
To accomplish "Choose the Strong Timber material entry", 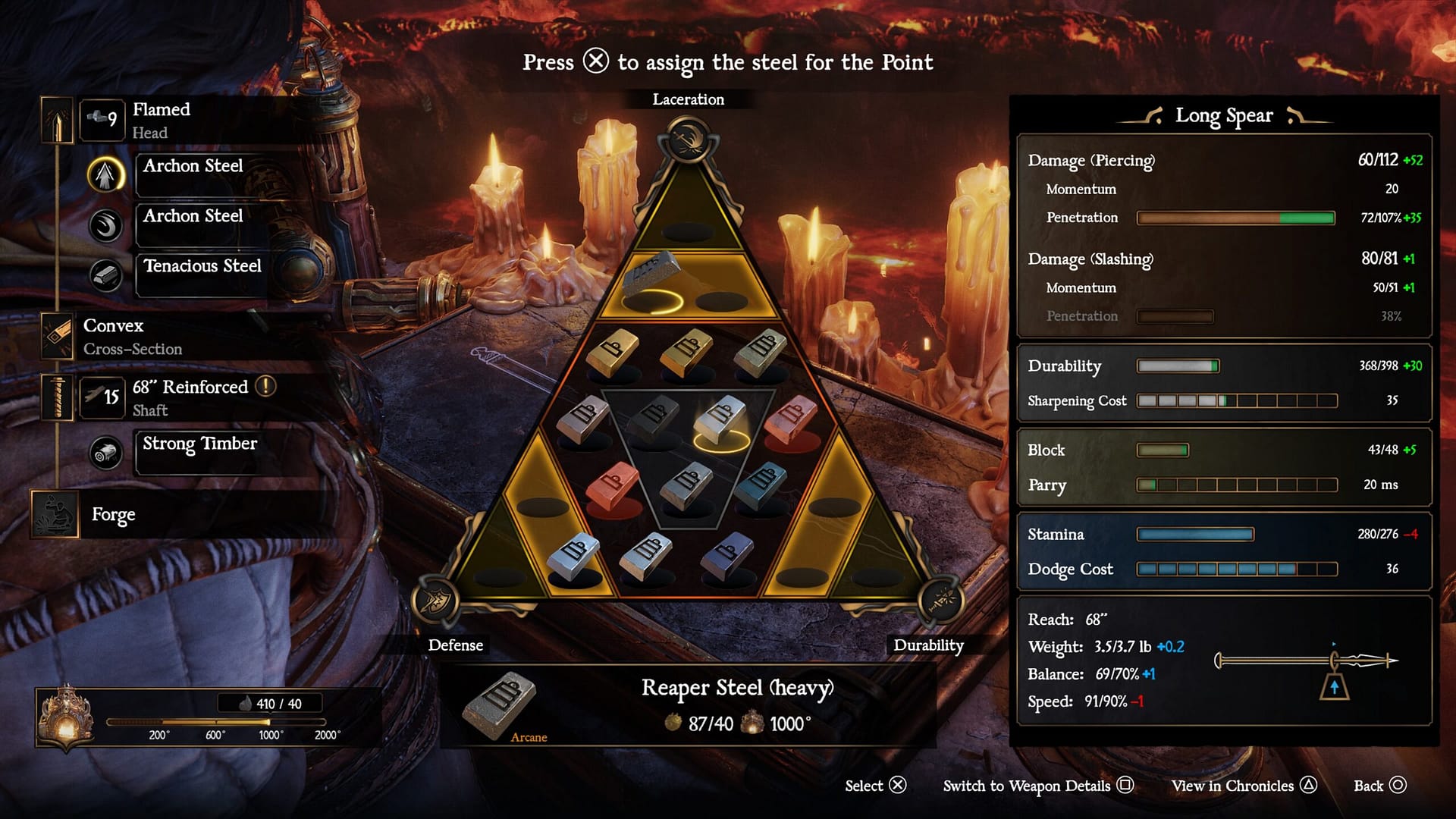I will 200,444.
